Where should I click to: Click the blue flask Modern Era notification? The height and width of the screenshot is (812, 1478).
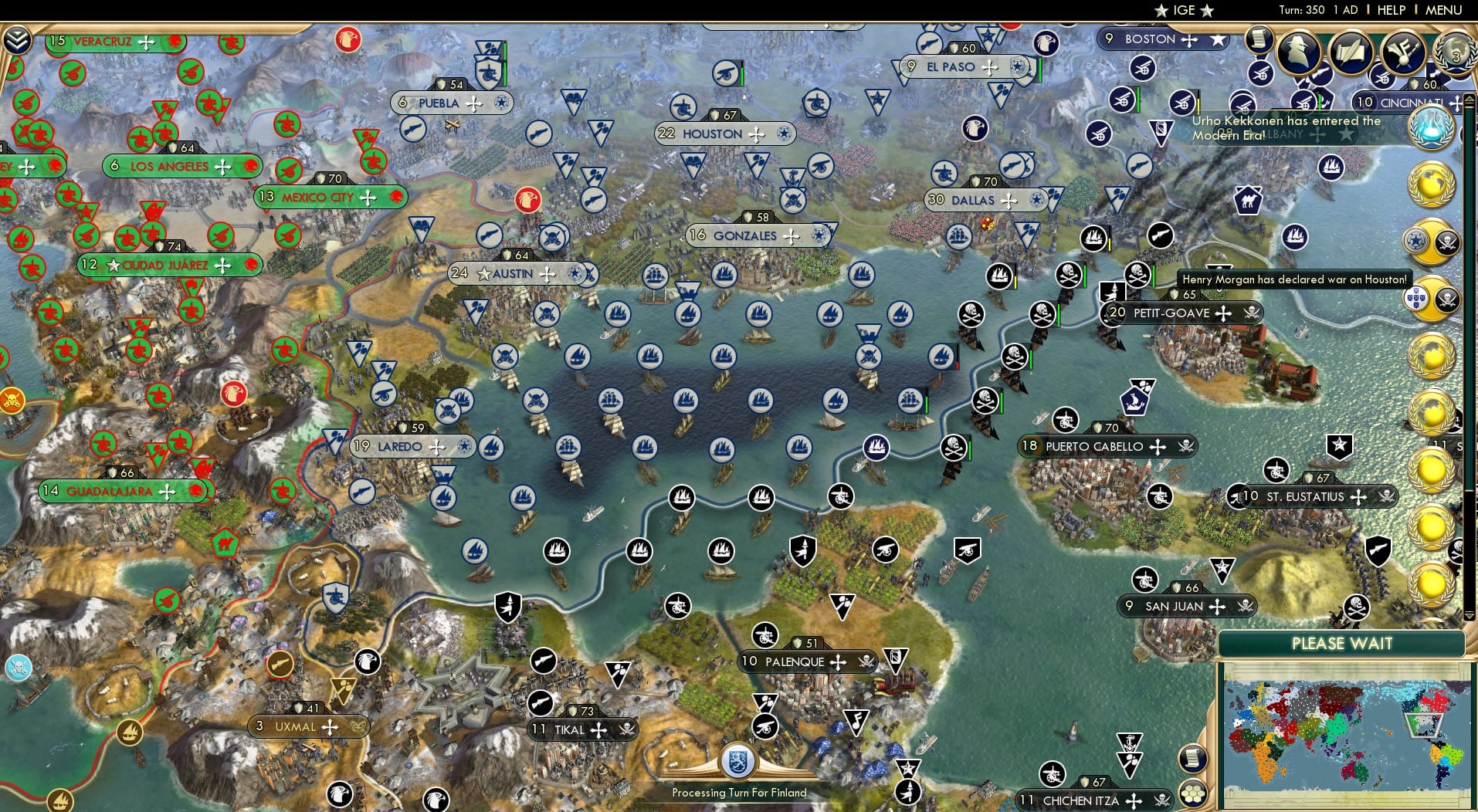point(1431,128)
